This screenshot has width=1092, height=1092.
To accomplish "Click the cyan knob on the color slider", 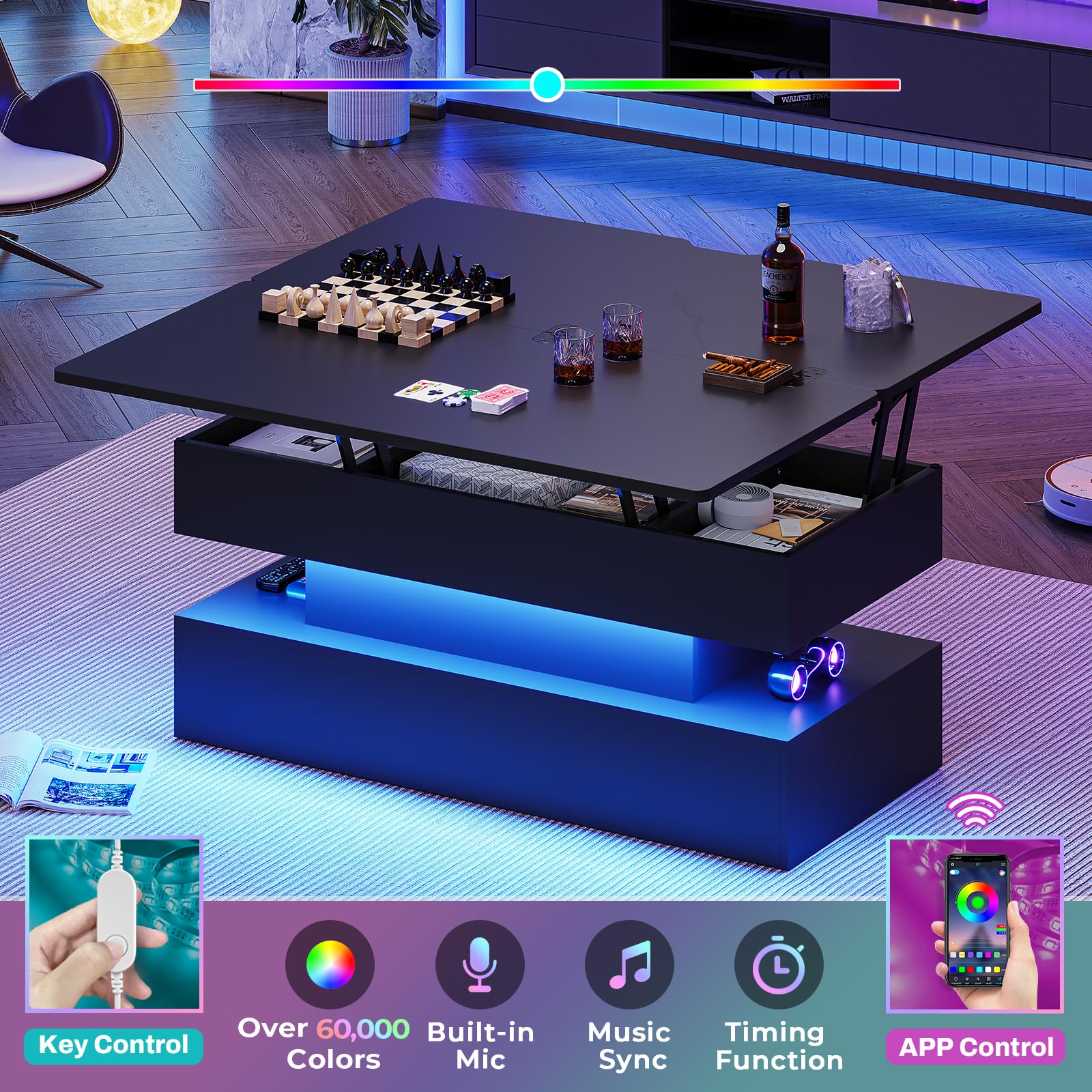I will (547, 85).
